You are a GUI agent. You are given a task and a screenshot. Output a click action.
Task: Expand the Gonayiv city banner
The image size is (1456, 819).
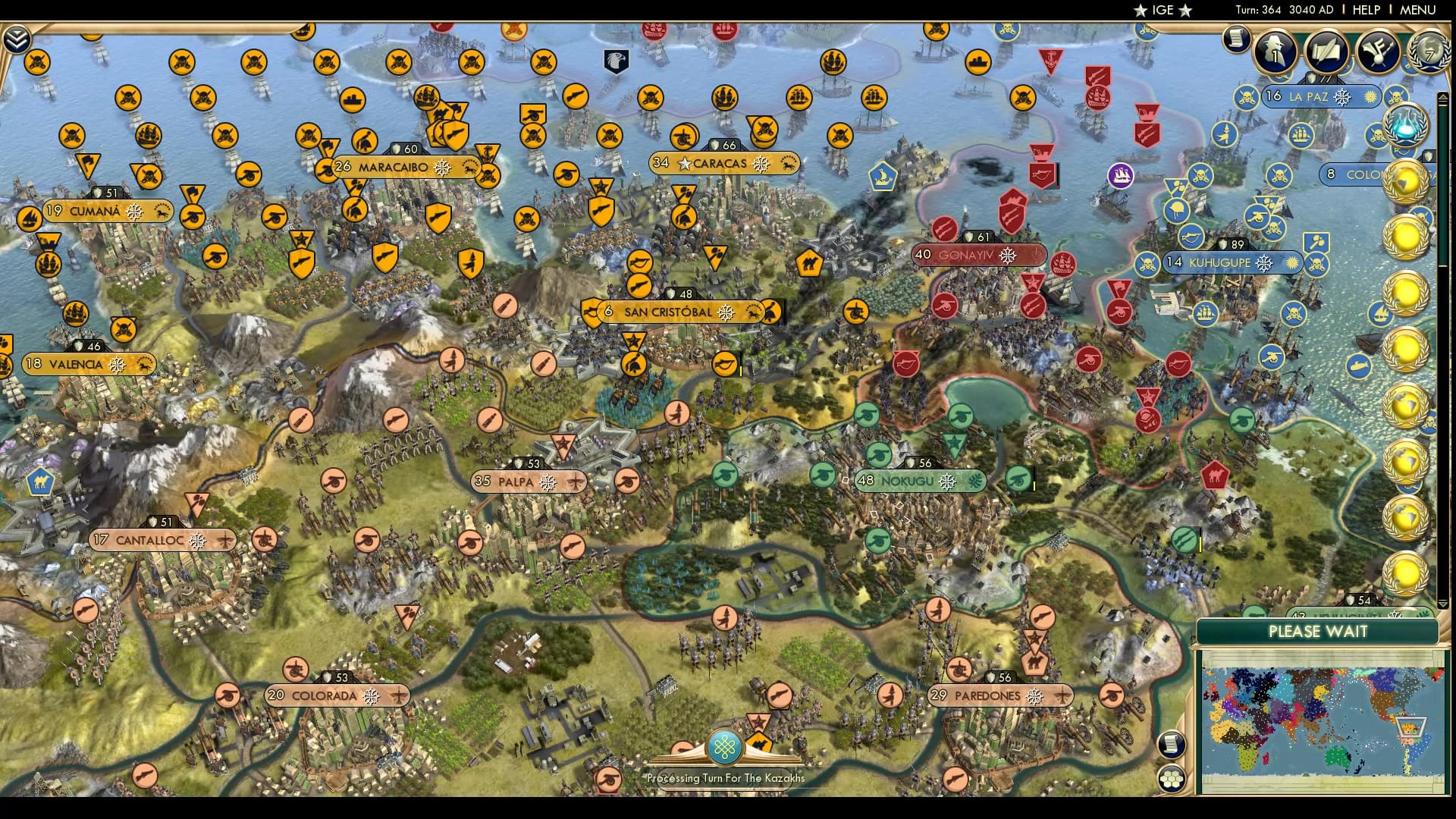tap(978, 256)
